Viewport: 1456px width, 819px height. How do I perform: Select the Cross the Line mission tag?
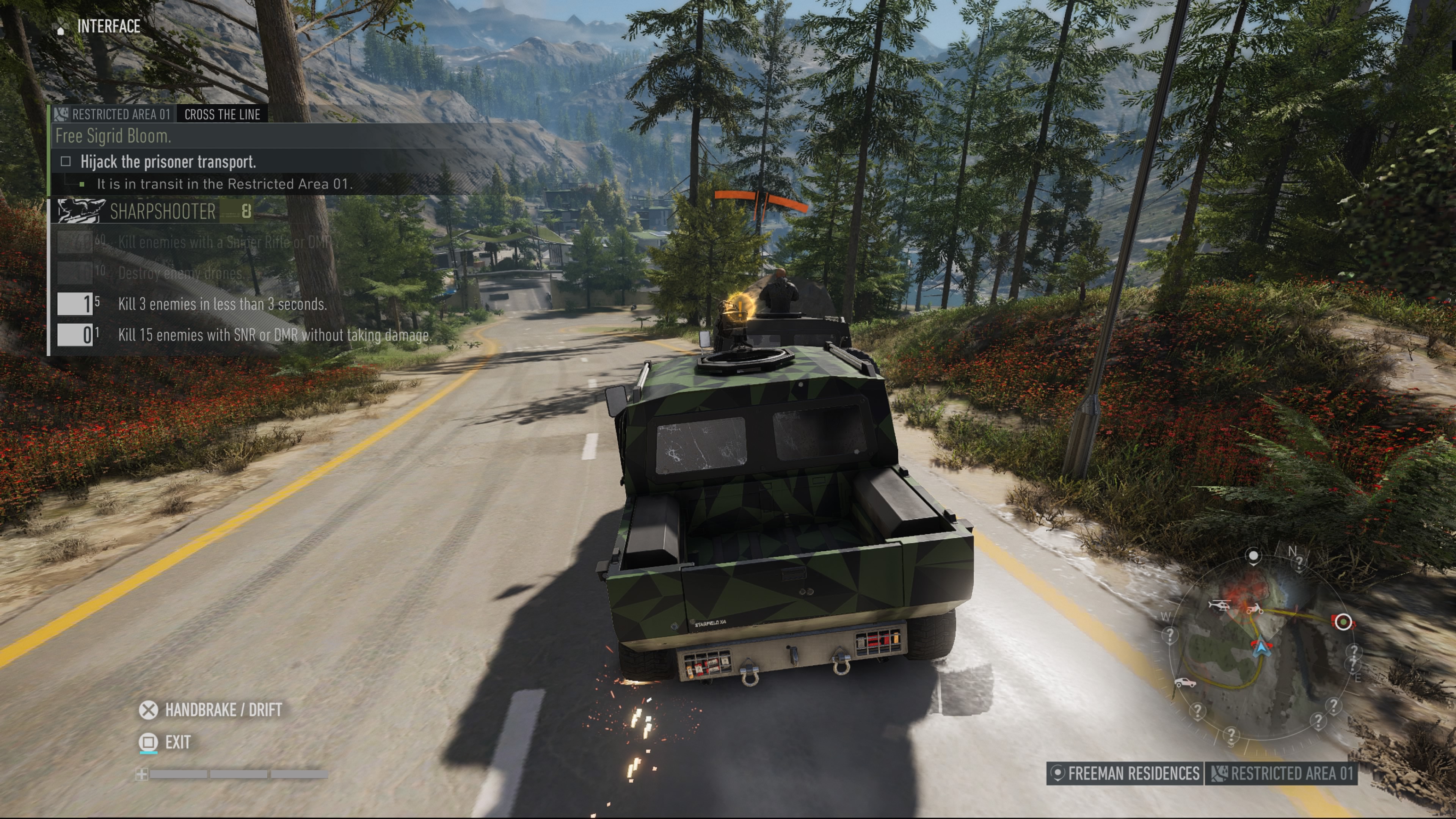pyautogui.click(x=222, y=115)
